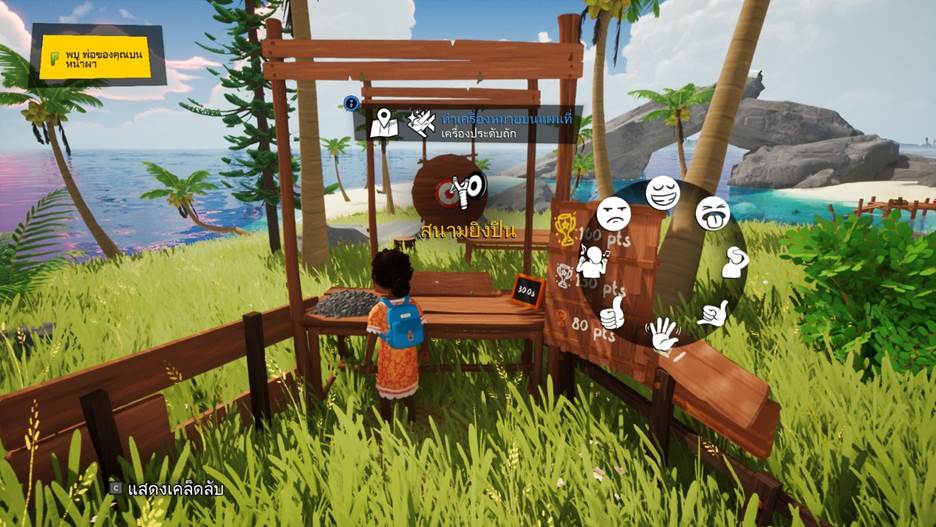Select the angry face emote

613,213
